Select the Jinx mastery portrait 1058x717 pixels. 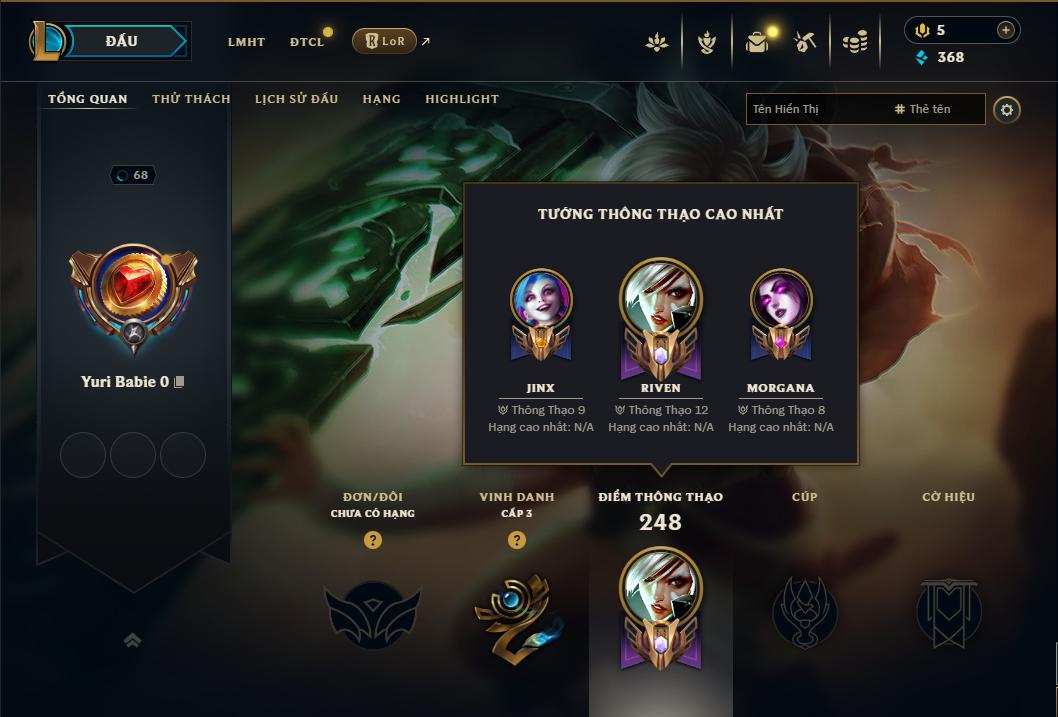pos(540,300)
